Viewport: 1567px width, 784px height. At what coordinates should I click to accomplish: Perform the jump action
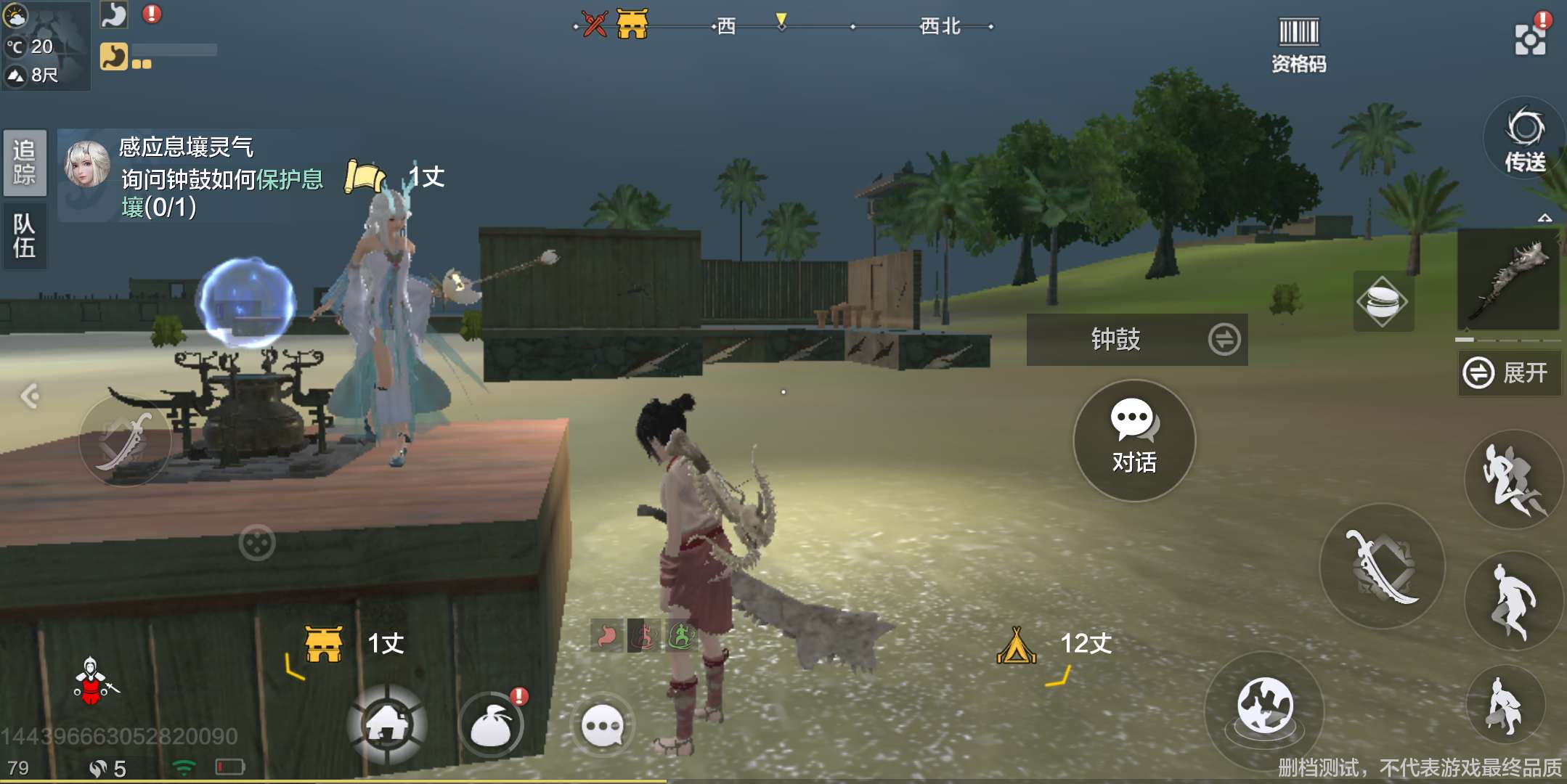point(1513,600)
